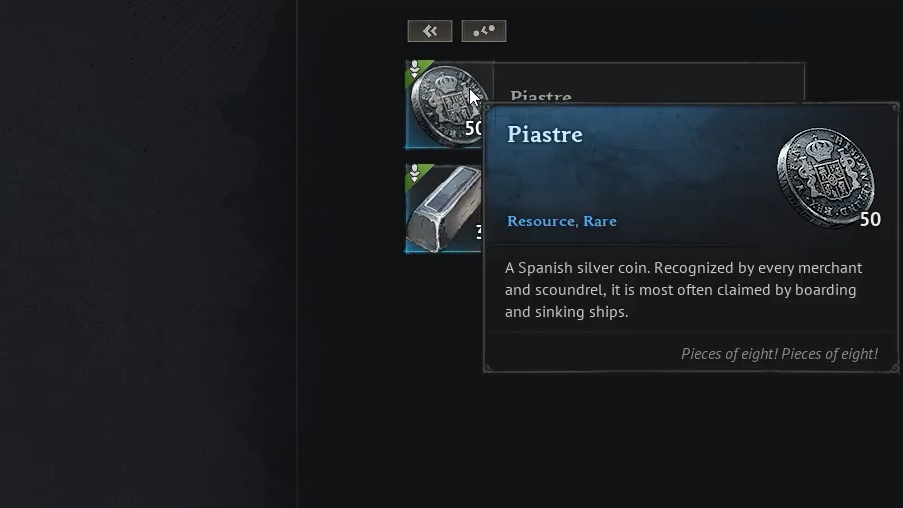
Task: Click the double-arrow back button
Action: tap(430, 31)
